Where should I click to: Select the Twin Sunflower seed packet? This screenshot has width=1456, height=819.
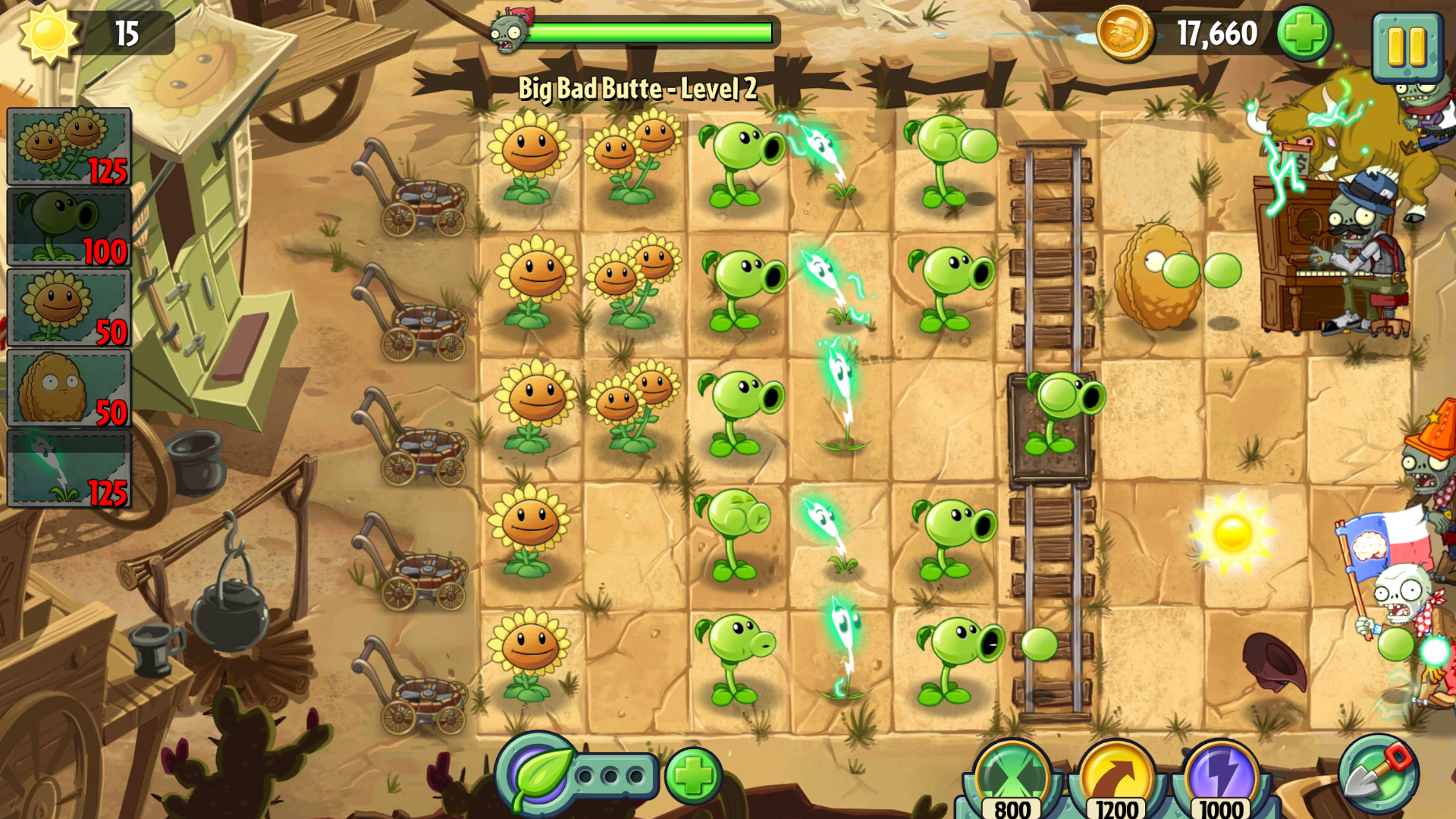pos(69,146)
